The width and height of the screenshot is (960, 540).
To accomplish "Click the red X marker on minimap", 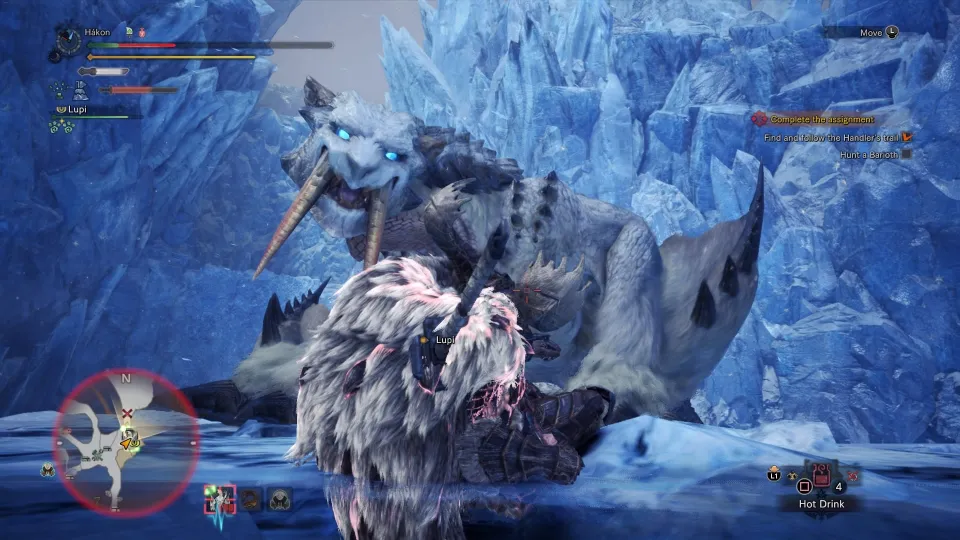I will 126,413.
